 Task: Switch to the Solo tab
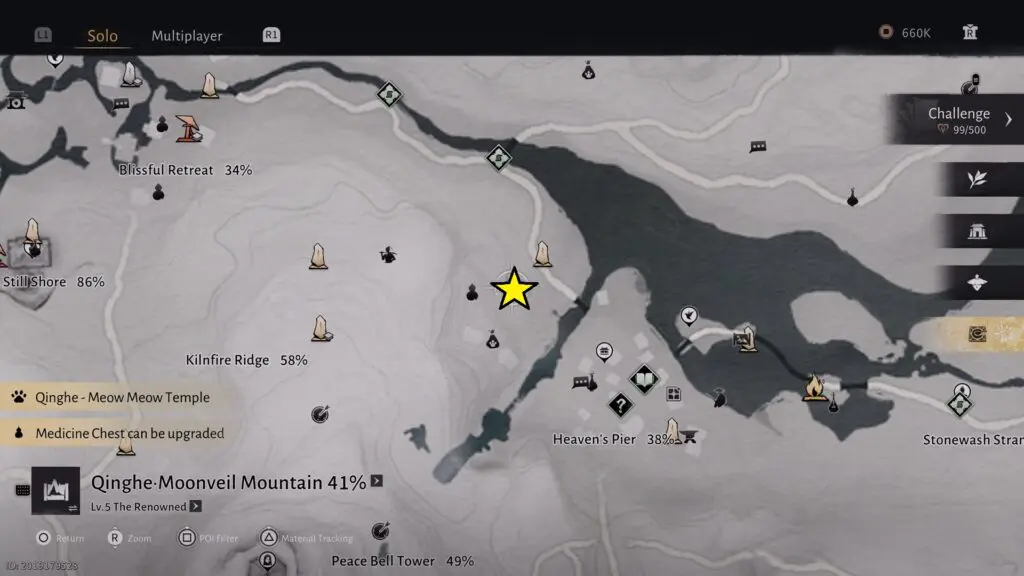pyautogui.click(x=102, y=36)
